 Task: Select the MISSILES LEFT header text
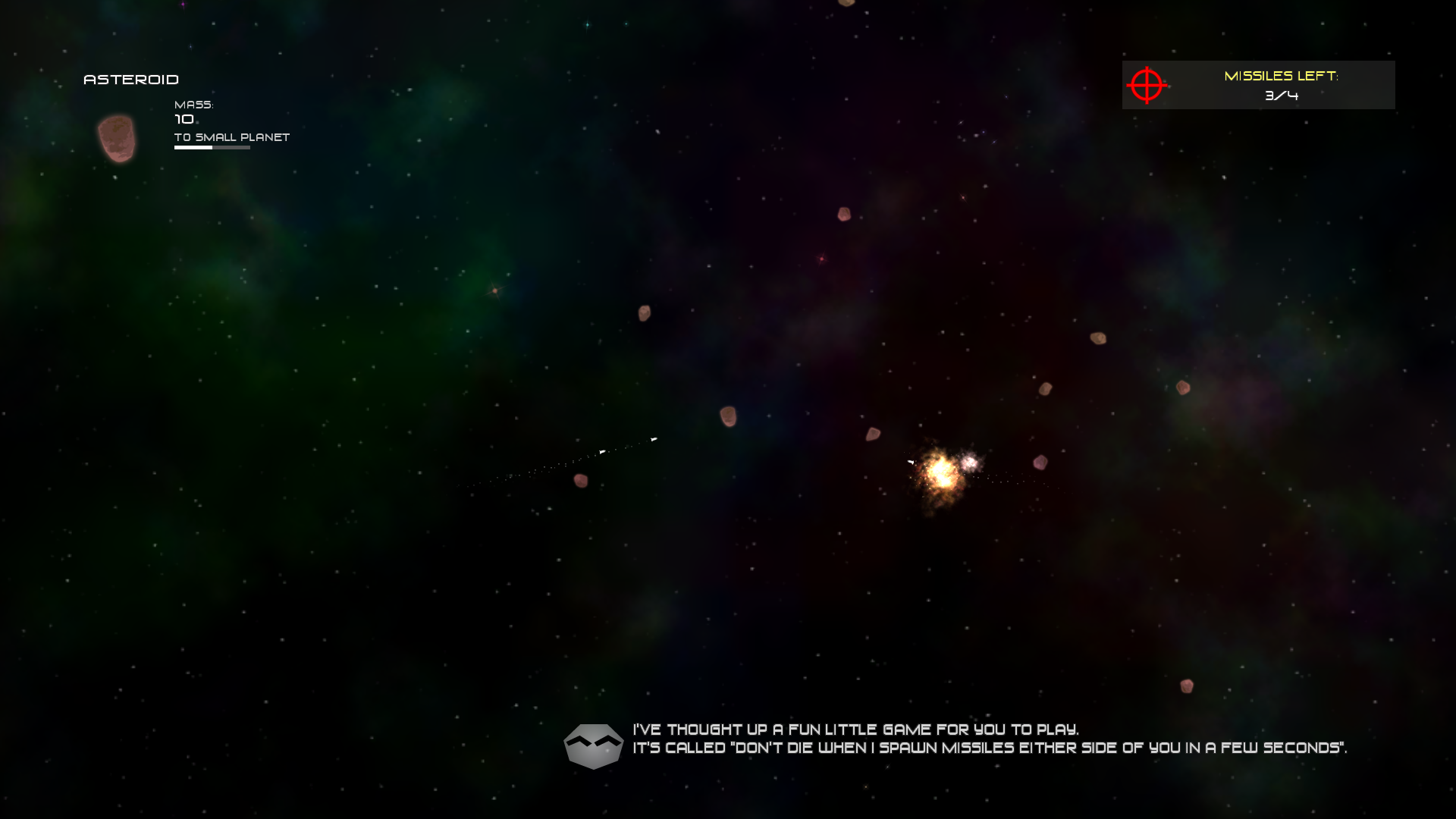point(1282,76)
